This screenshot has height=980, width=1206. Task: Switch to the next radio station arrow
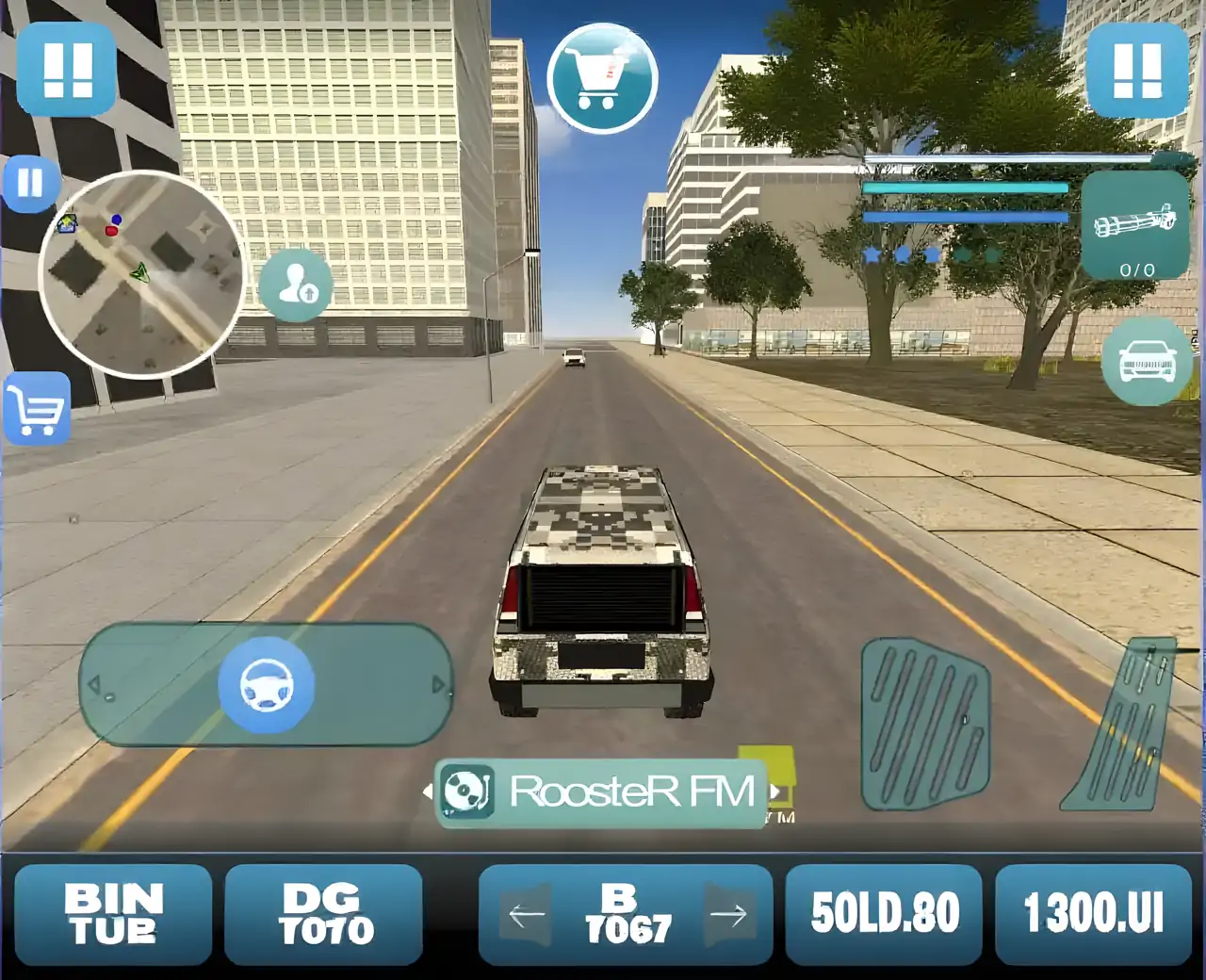coord(775,792)
